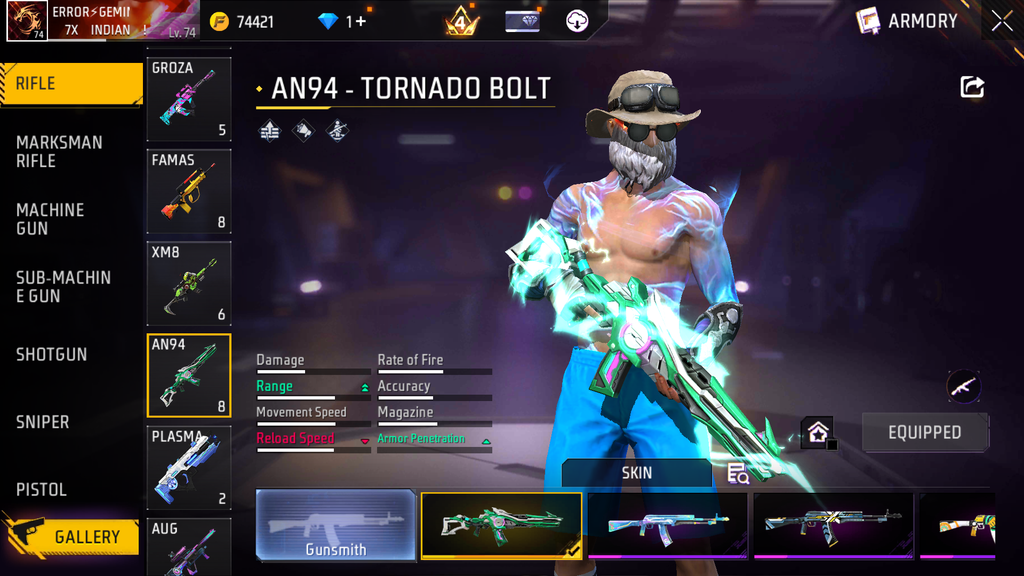
Task: Open the player profile avatar
Action: 27,21
